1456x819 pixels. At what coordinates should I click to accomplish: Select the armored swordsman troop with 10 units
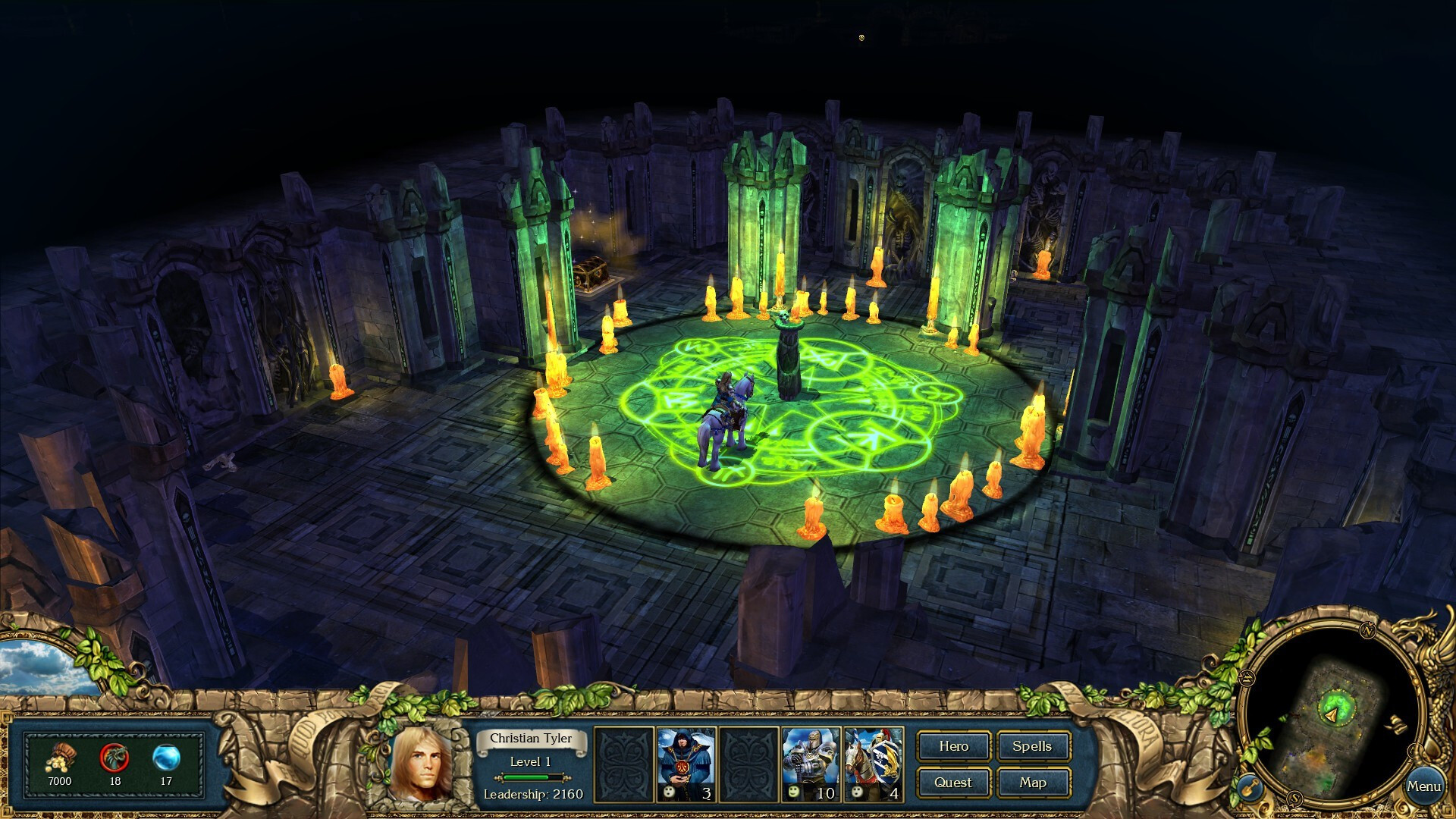[x=810, y=763]
